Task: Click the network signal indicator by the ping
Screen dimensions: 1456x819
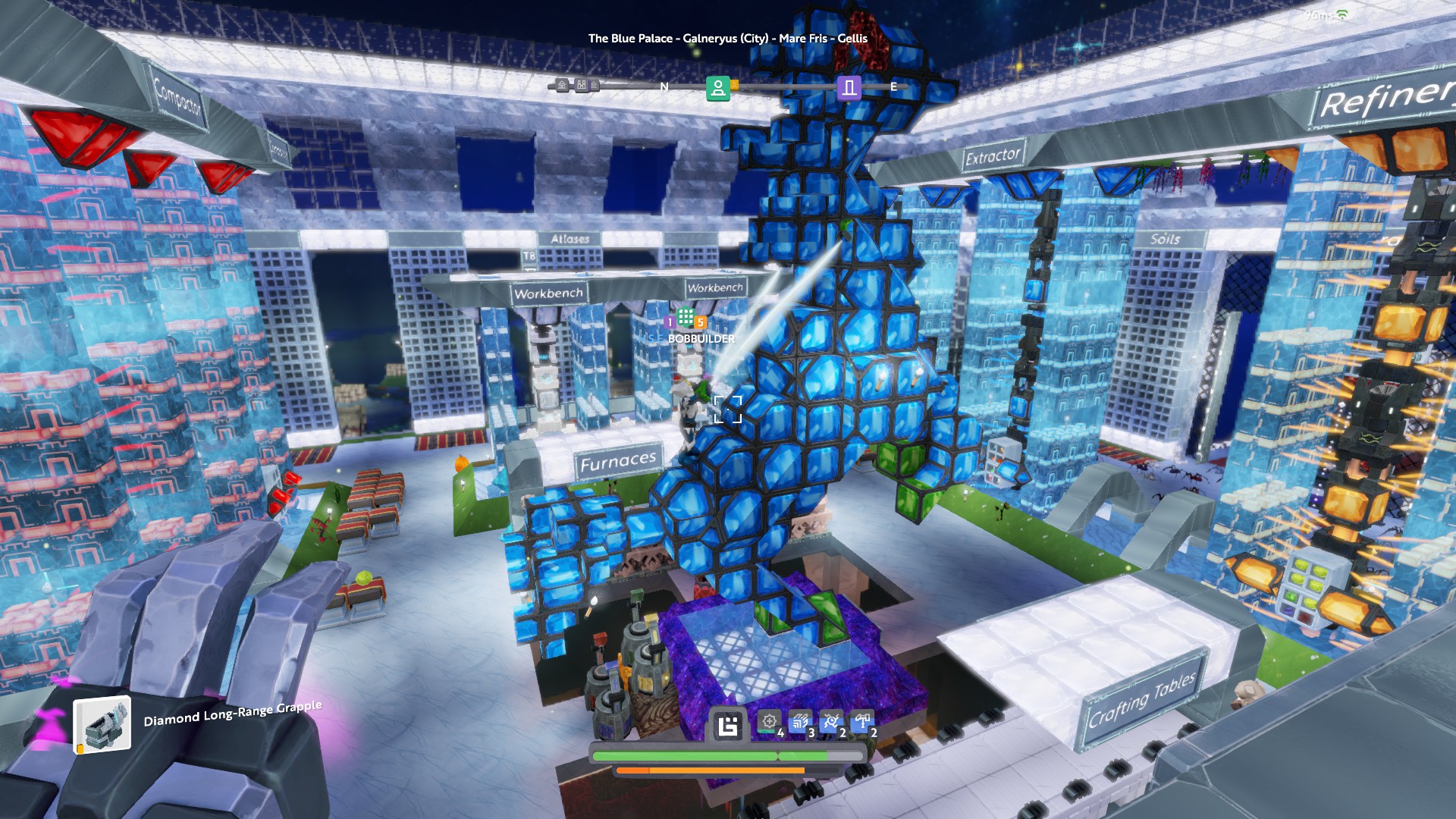Action: tap(1341, 15)
